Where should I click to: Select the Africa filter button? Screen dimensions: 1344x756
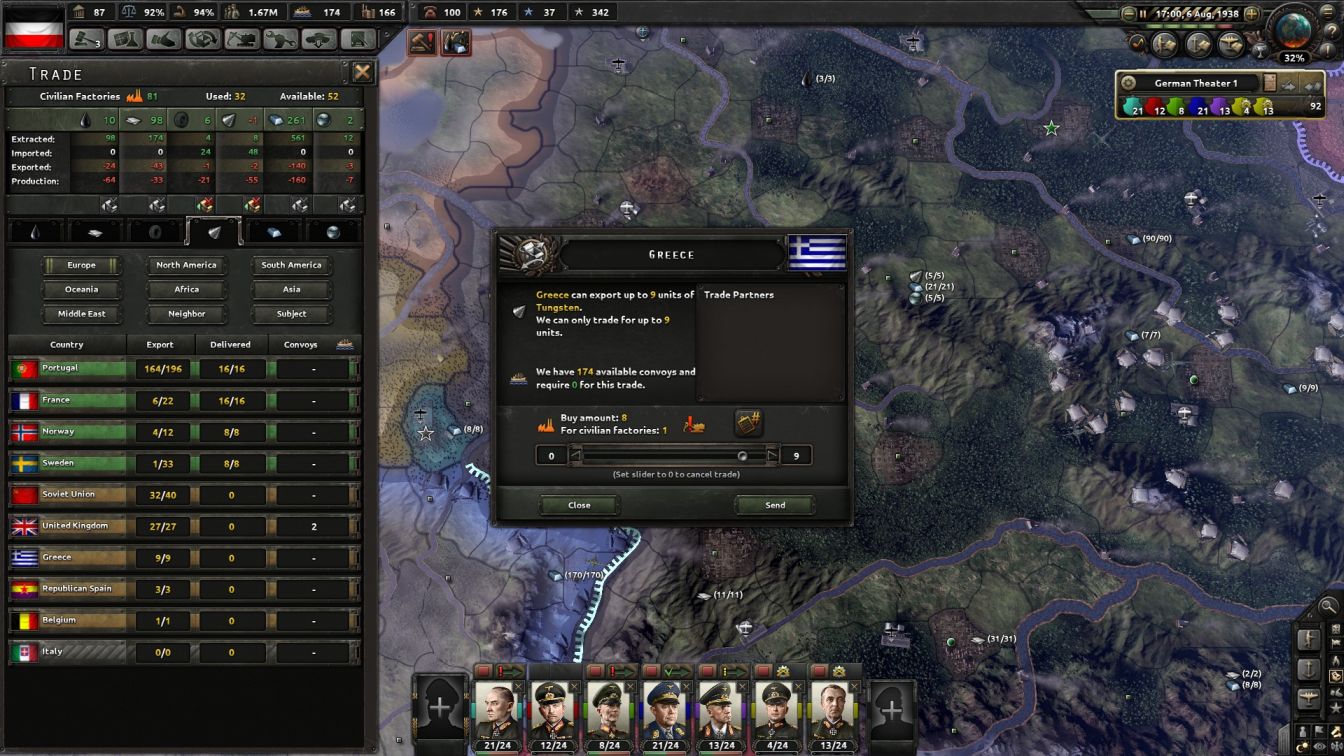pos(186,289)
